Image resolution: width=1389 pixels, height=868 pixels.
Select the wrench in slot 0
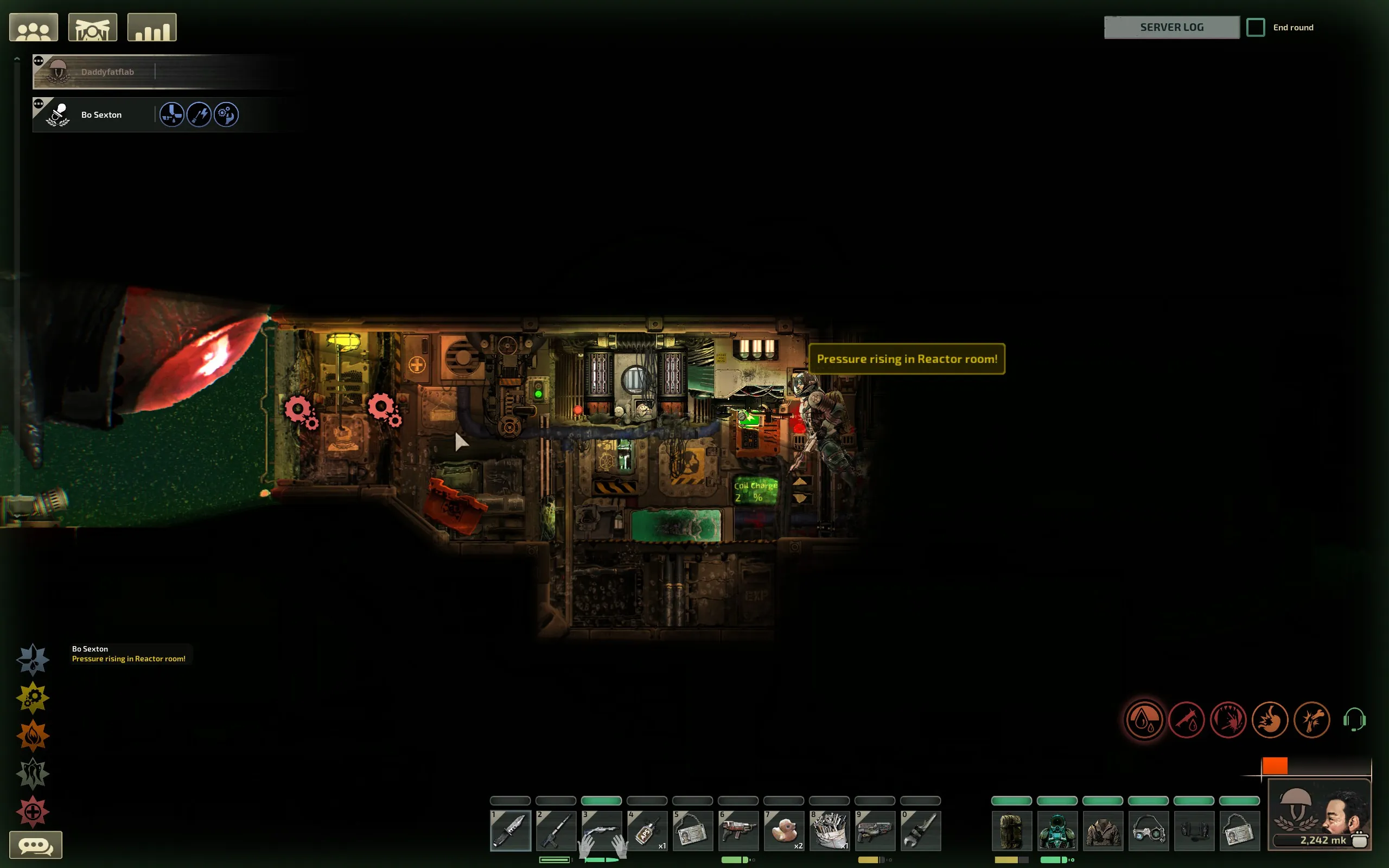point(920,831)
